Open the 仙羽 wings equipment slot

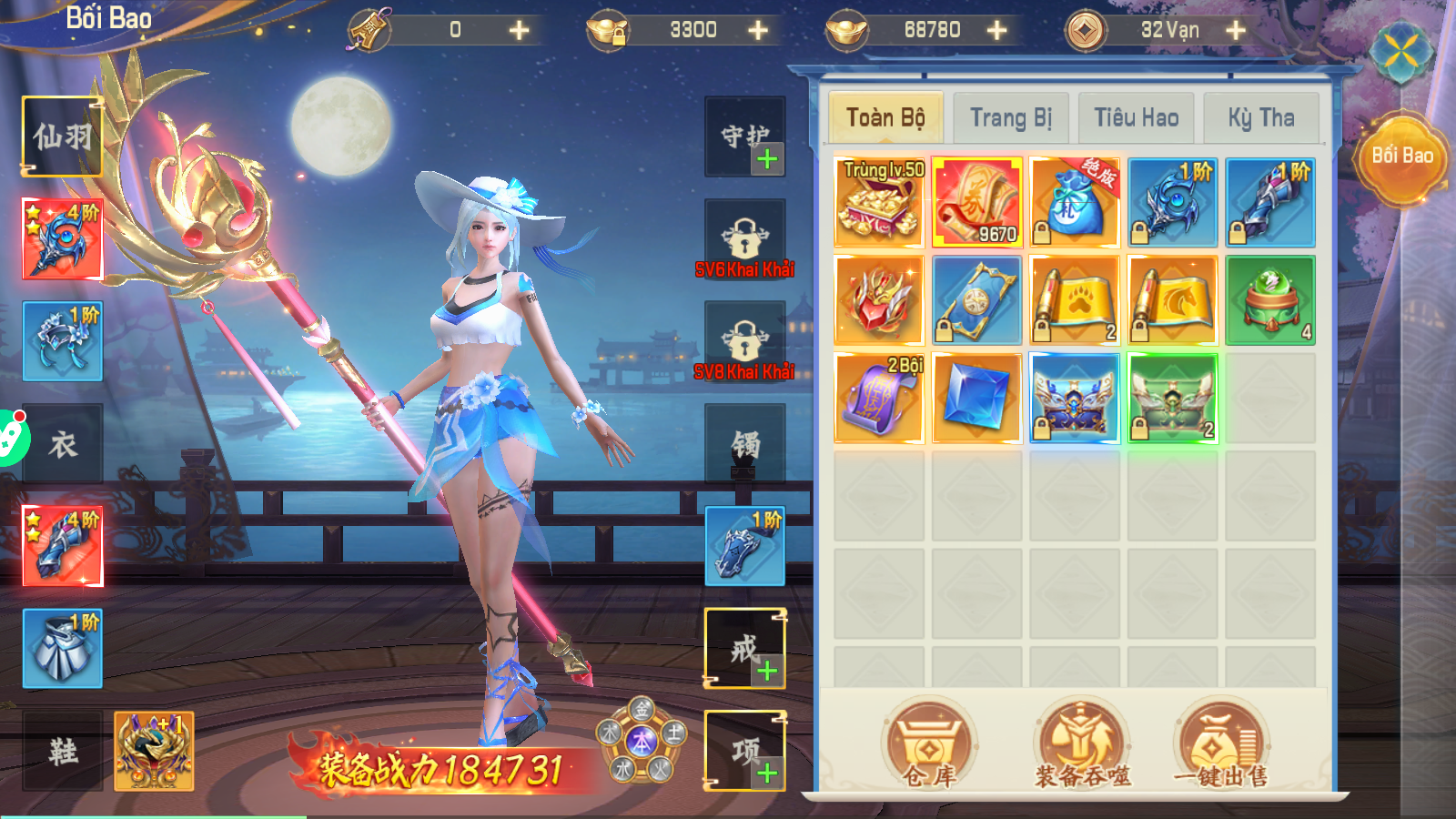(x=62, y=136)
